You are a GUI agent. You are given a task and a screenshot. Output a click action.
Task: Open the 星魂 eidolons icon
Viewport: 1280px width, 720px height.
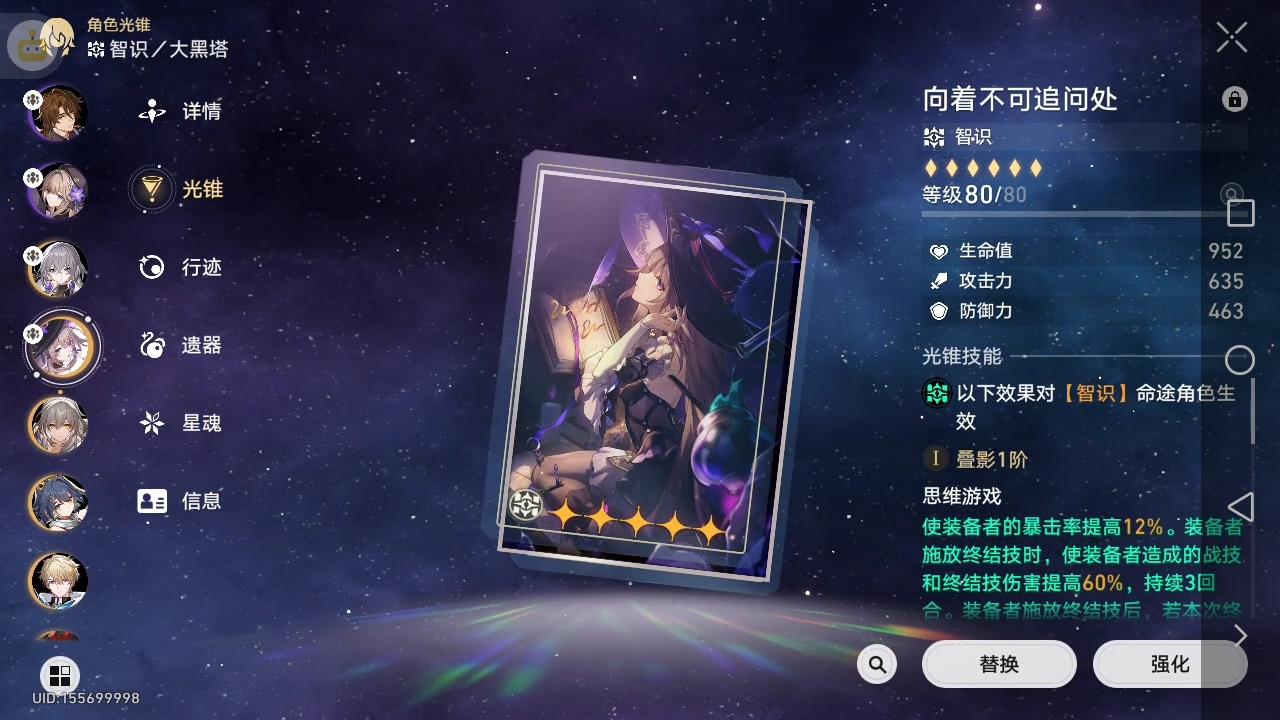(x=152, y=423)
